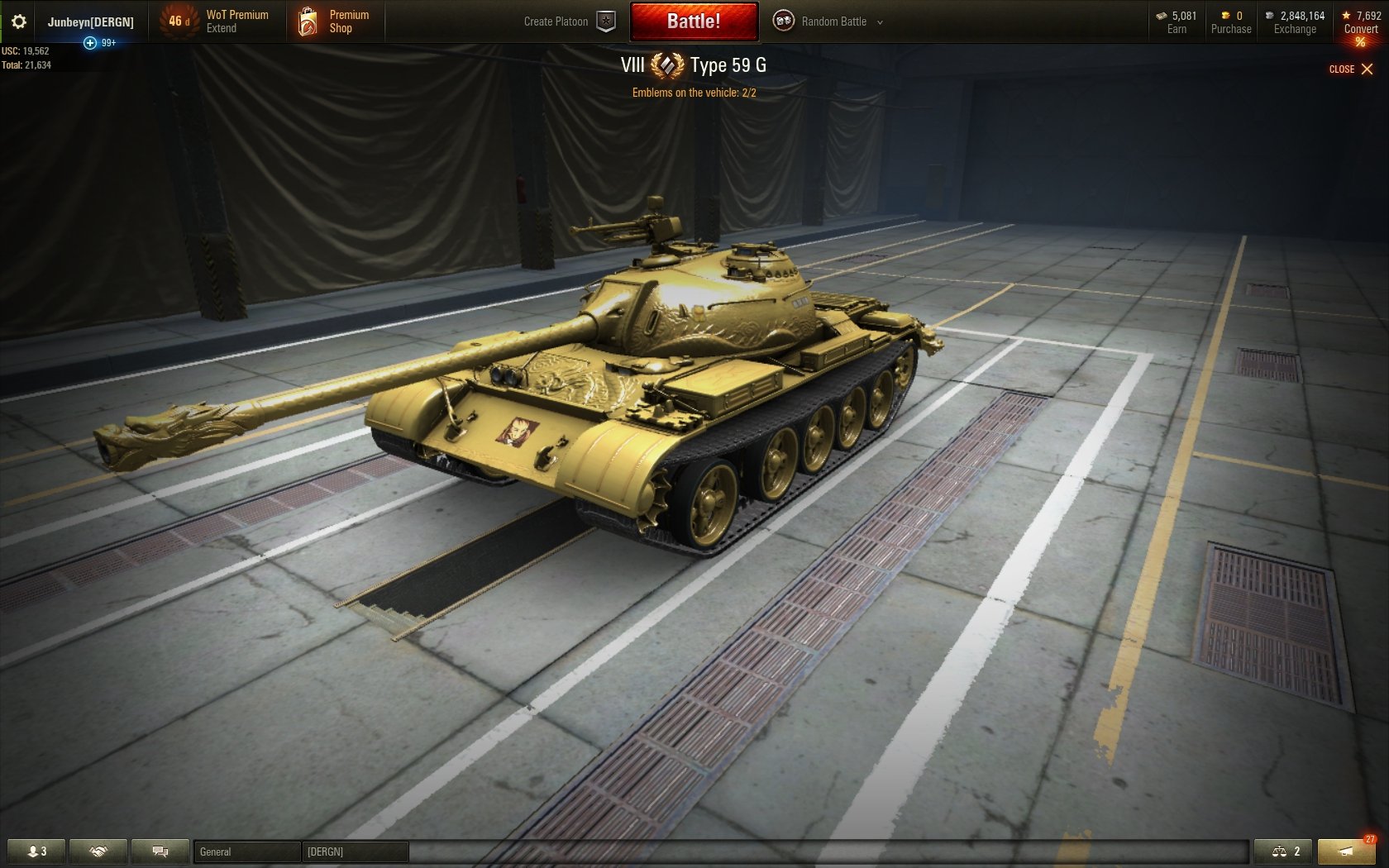Open the Junbeyn[DERGN] player profile
1389x868 pixels.
click(90, 21)
